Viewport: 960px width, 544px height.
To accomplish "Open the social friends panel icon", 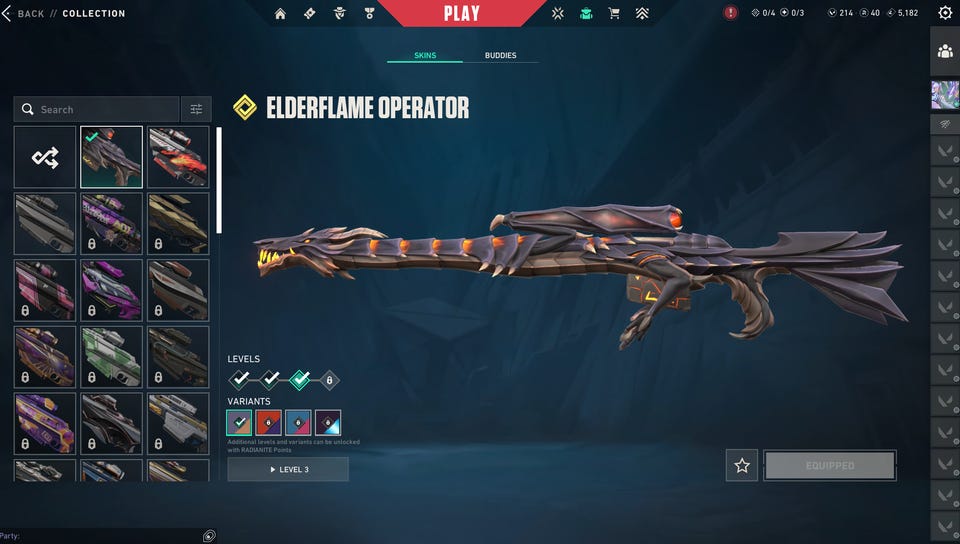I will click(945, 51).
